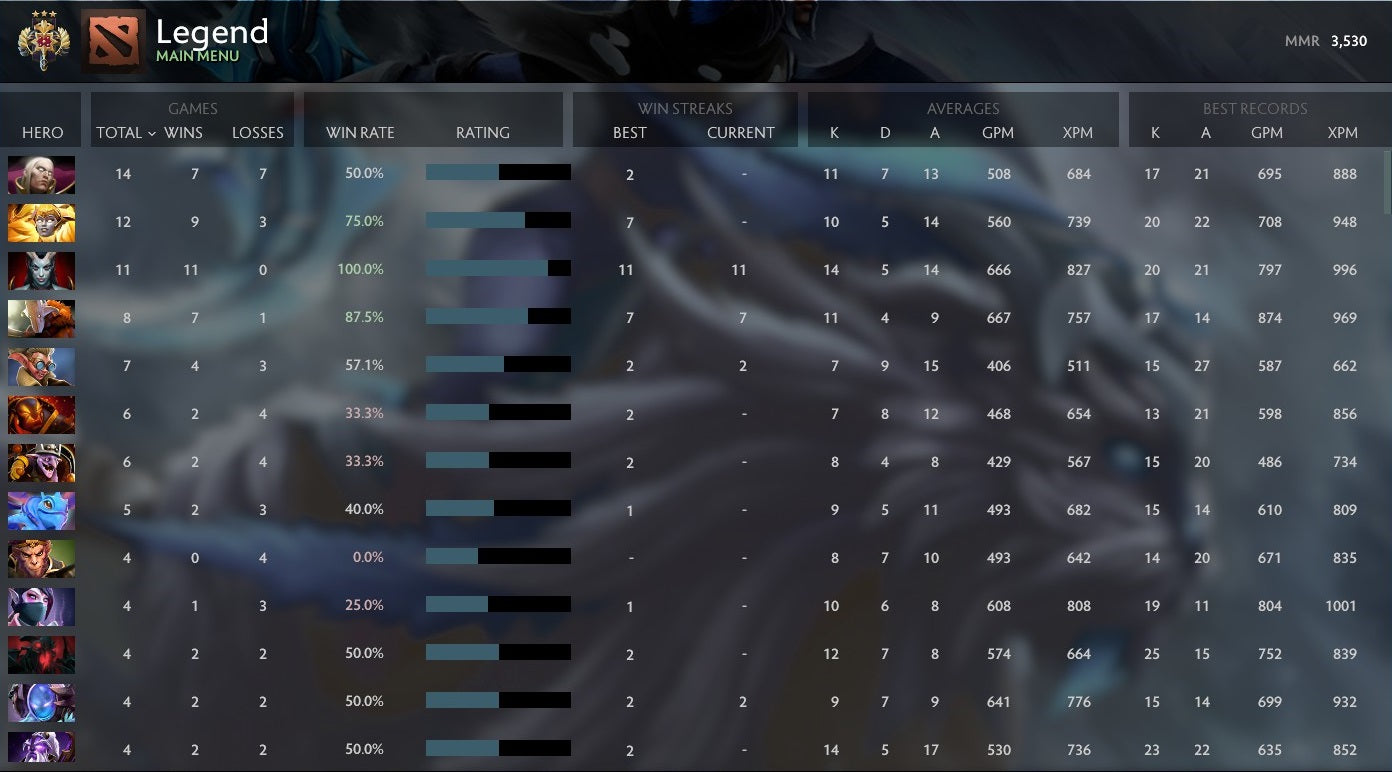
Task: Sort heroes by LOSSES column
Action: coord(258,132)
